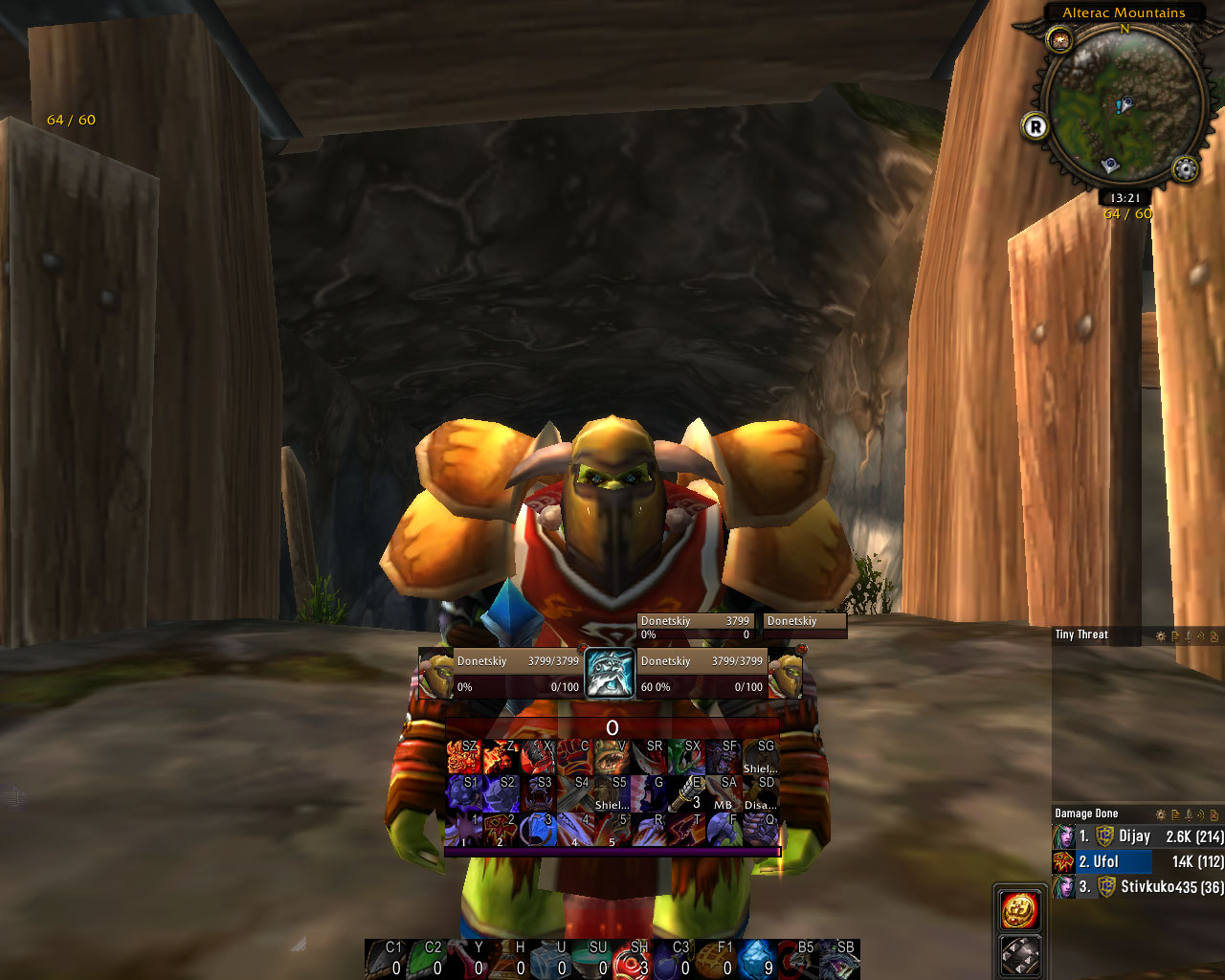The image size is (1225, 980).
Task: Click the Damage Done window title
Action: point(1086,813)
